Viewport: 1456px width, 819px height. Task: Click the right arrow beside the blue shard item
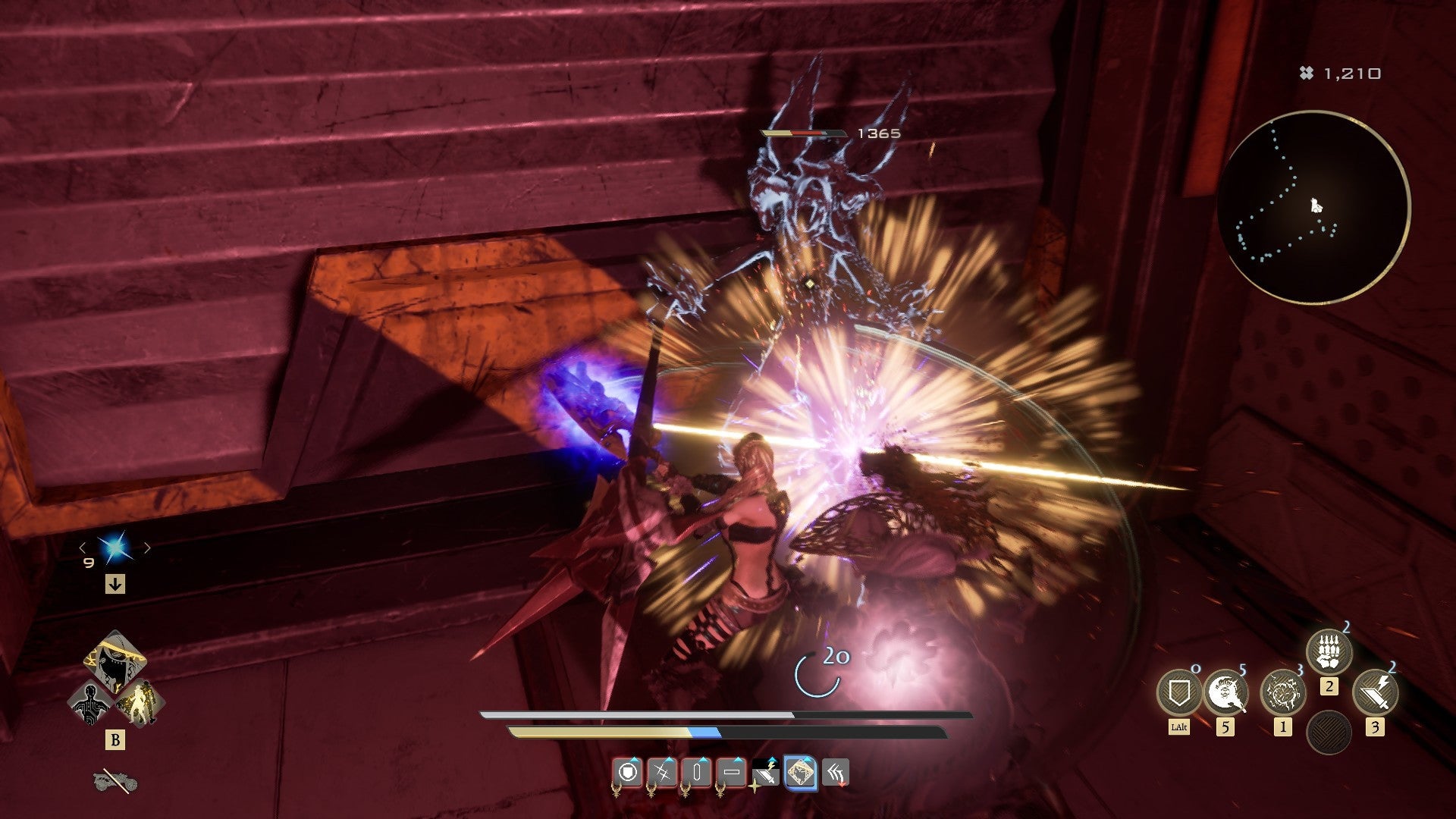(x=147, y=548)
